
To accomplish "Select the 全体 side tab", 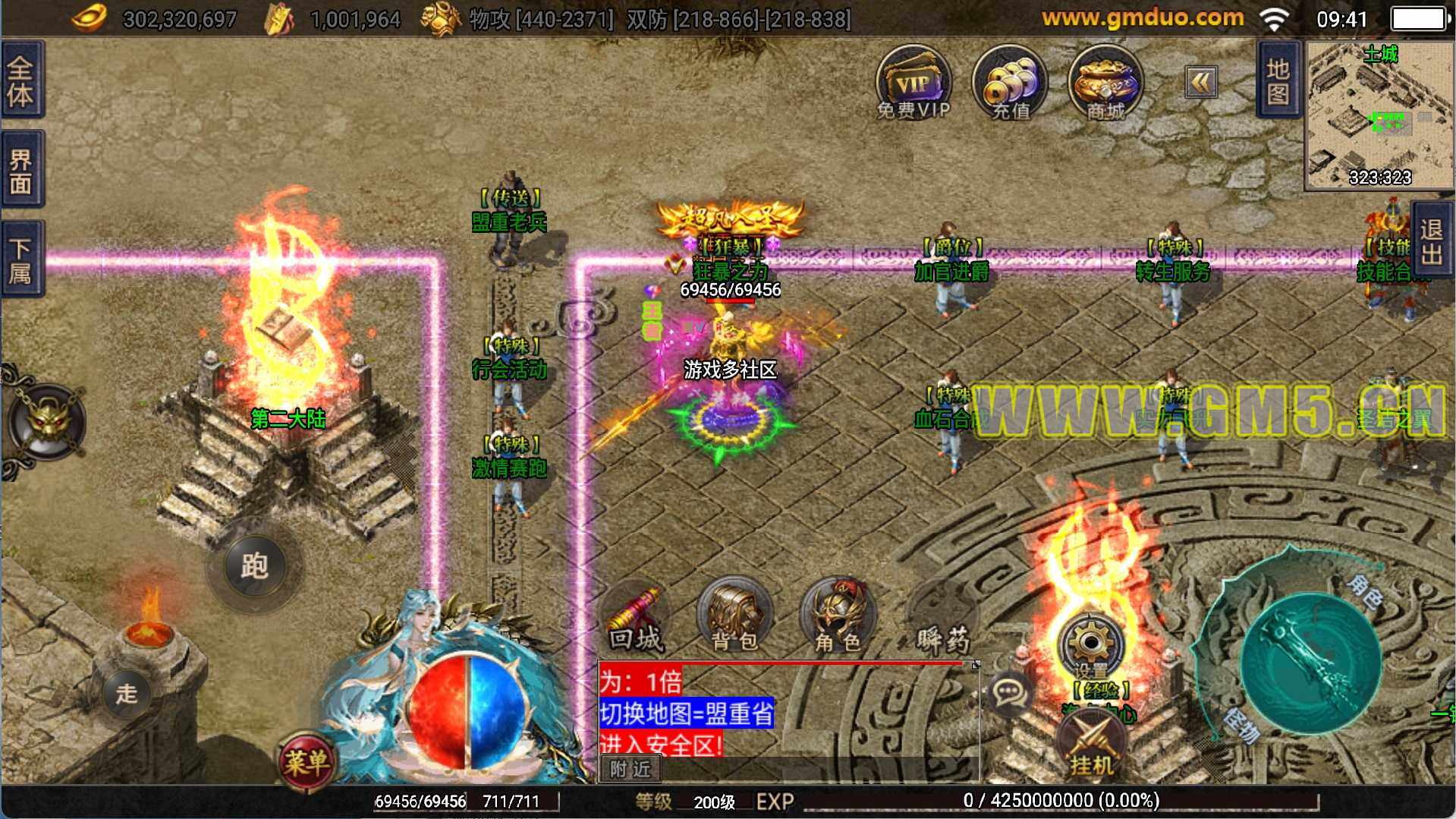I will tap(21, 80).
